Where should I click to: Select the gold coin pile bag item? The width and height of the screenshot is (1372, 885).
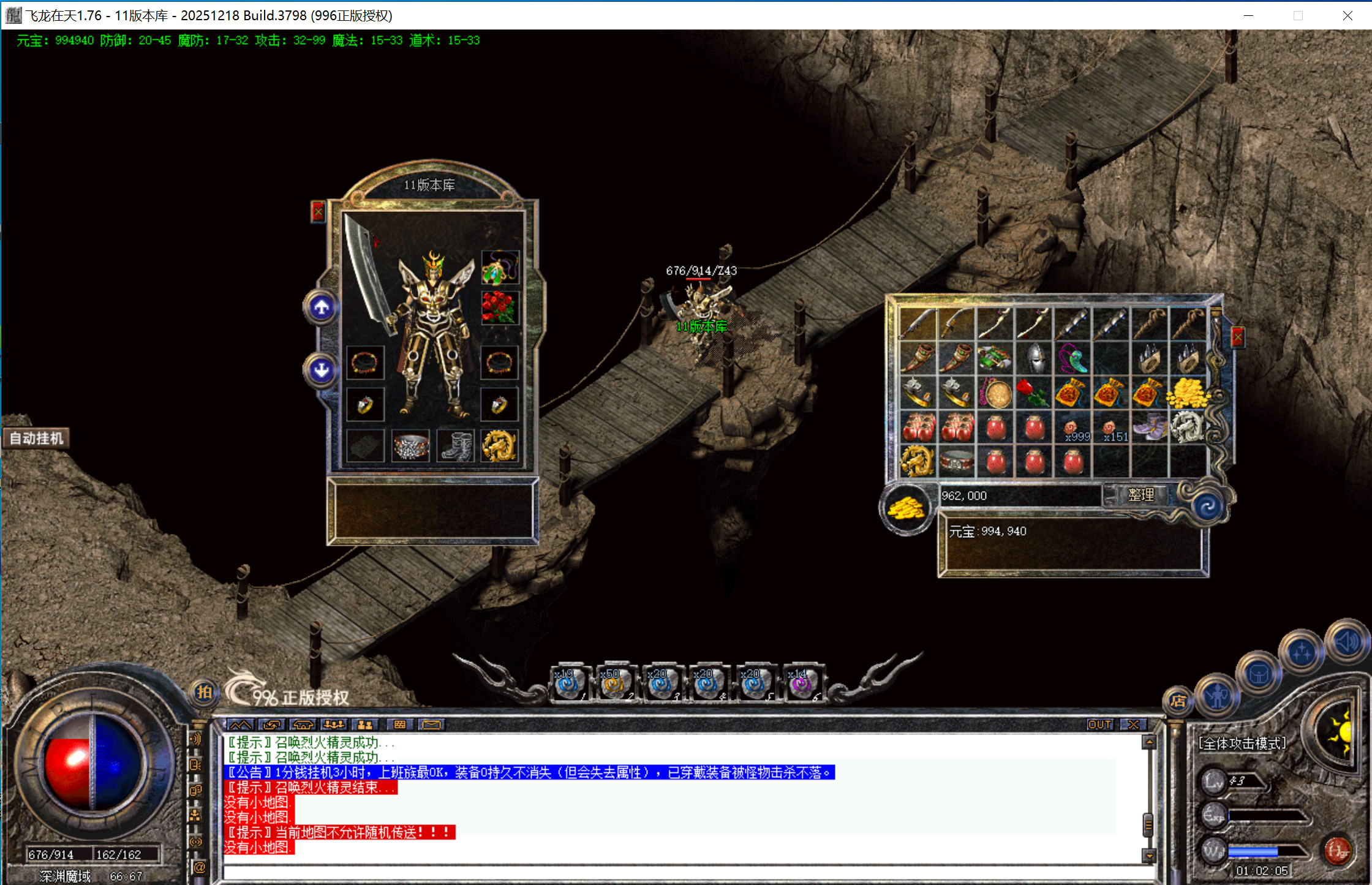1188,393
